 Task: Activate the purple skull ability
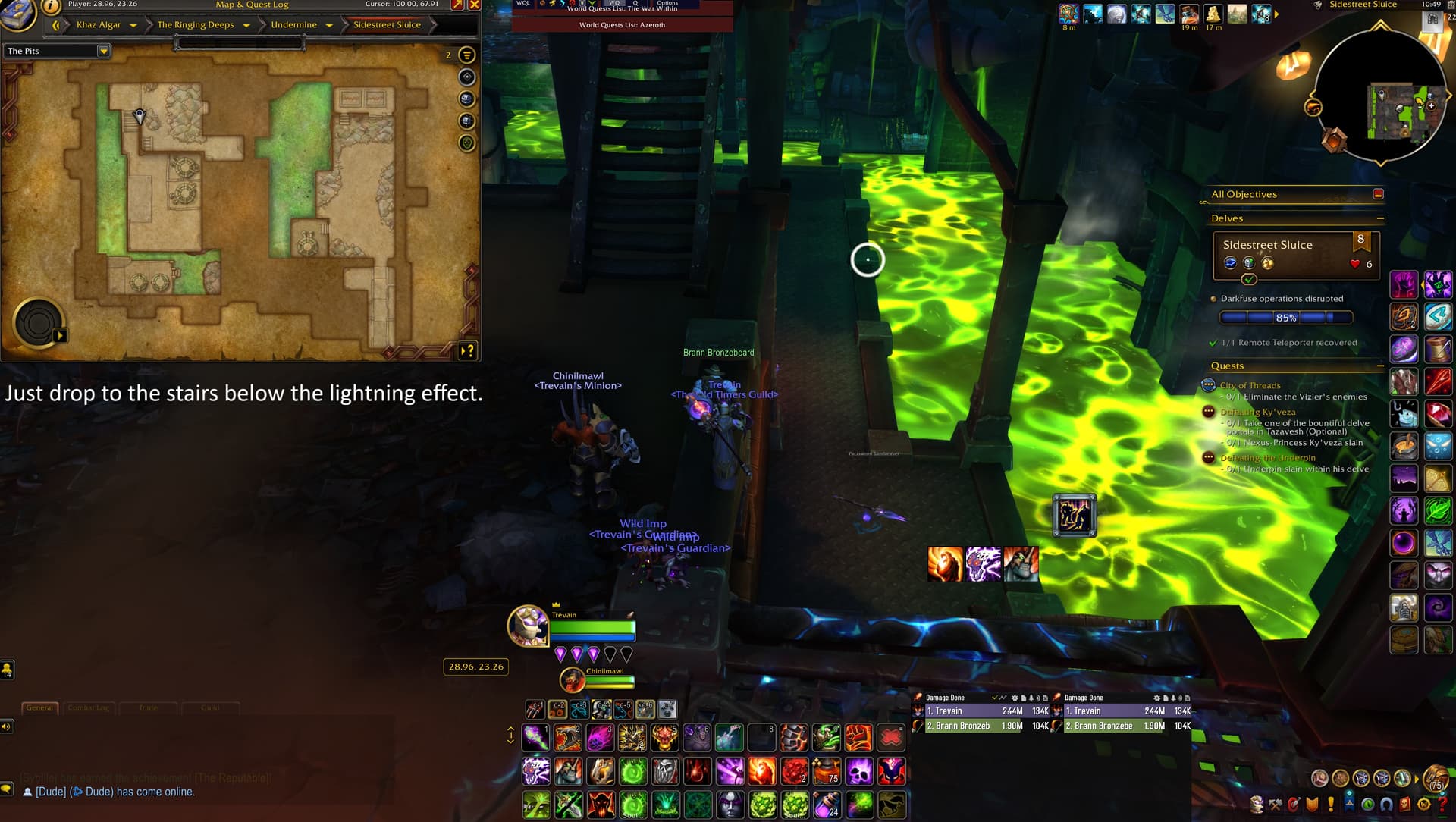pos(859,771)
